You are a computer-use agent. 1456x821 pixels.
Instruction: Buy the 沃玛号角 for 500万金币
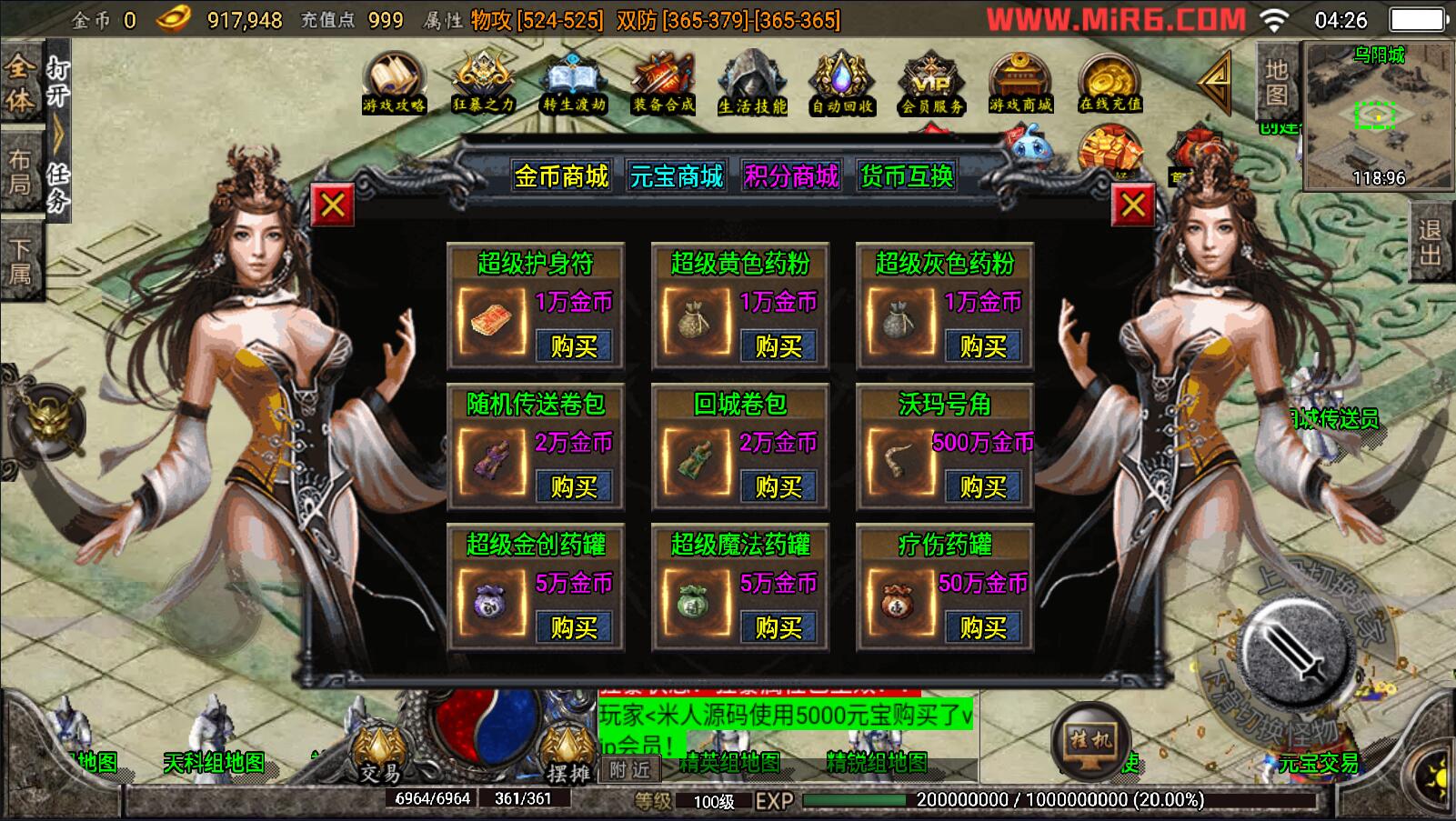pyautogui.click(x=982, y=487)
